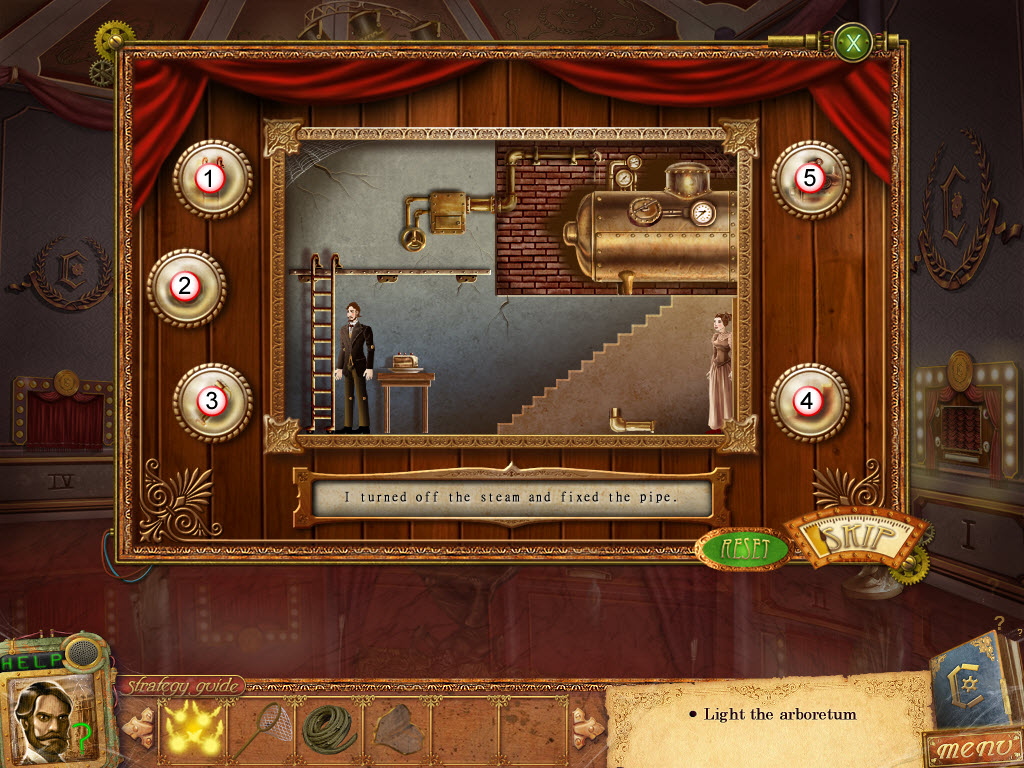The height and width of the screenshot is (768, 1024).
Task: Open the game menu
Action: click(972, 746)
